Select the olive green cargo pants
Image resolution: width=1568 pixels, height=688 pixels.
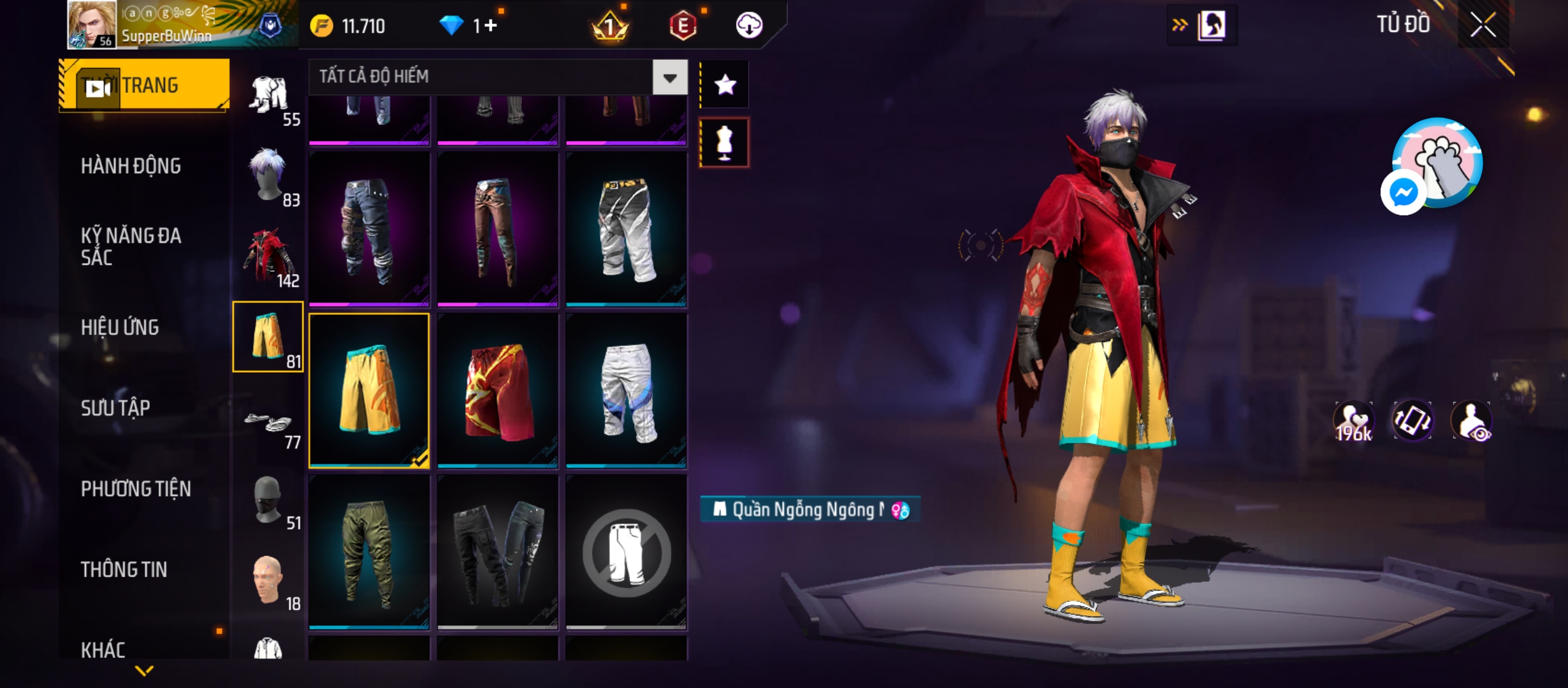click(369, 552)
